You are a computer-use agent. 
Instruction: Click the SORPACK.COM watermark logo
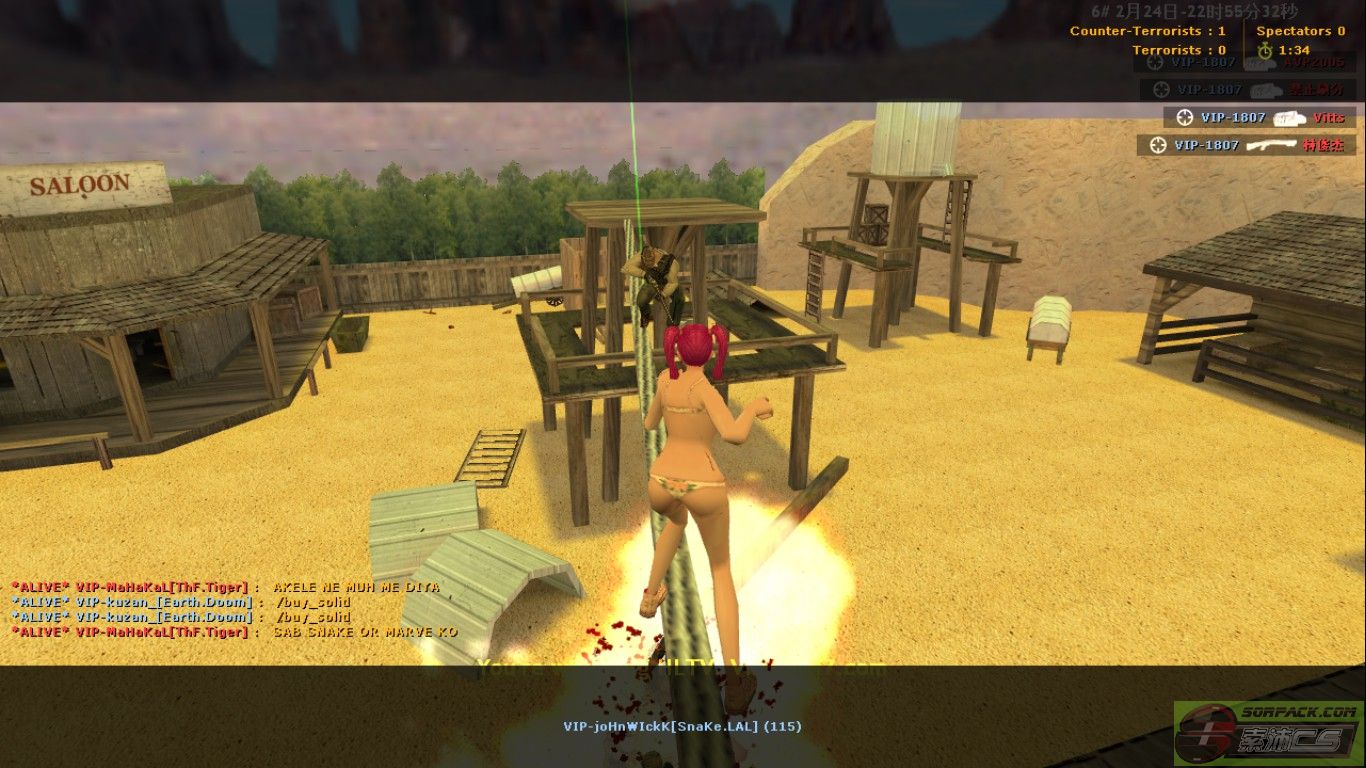pos(1267,733)
